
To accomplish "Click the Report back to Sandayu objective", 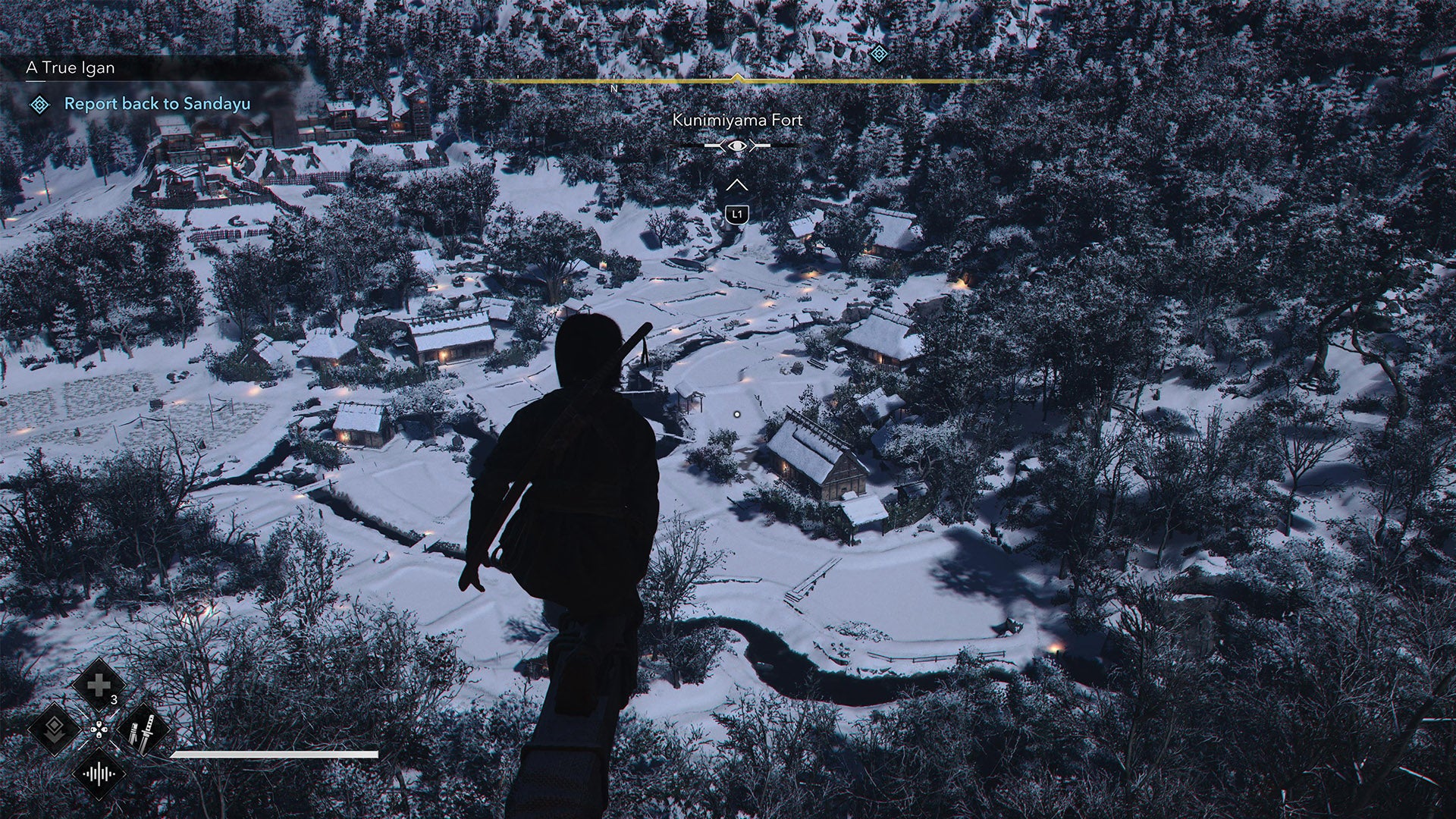I will pos(158,105).
